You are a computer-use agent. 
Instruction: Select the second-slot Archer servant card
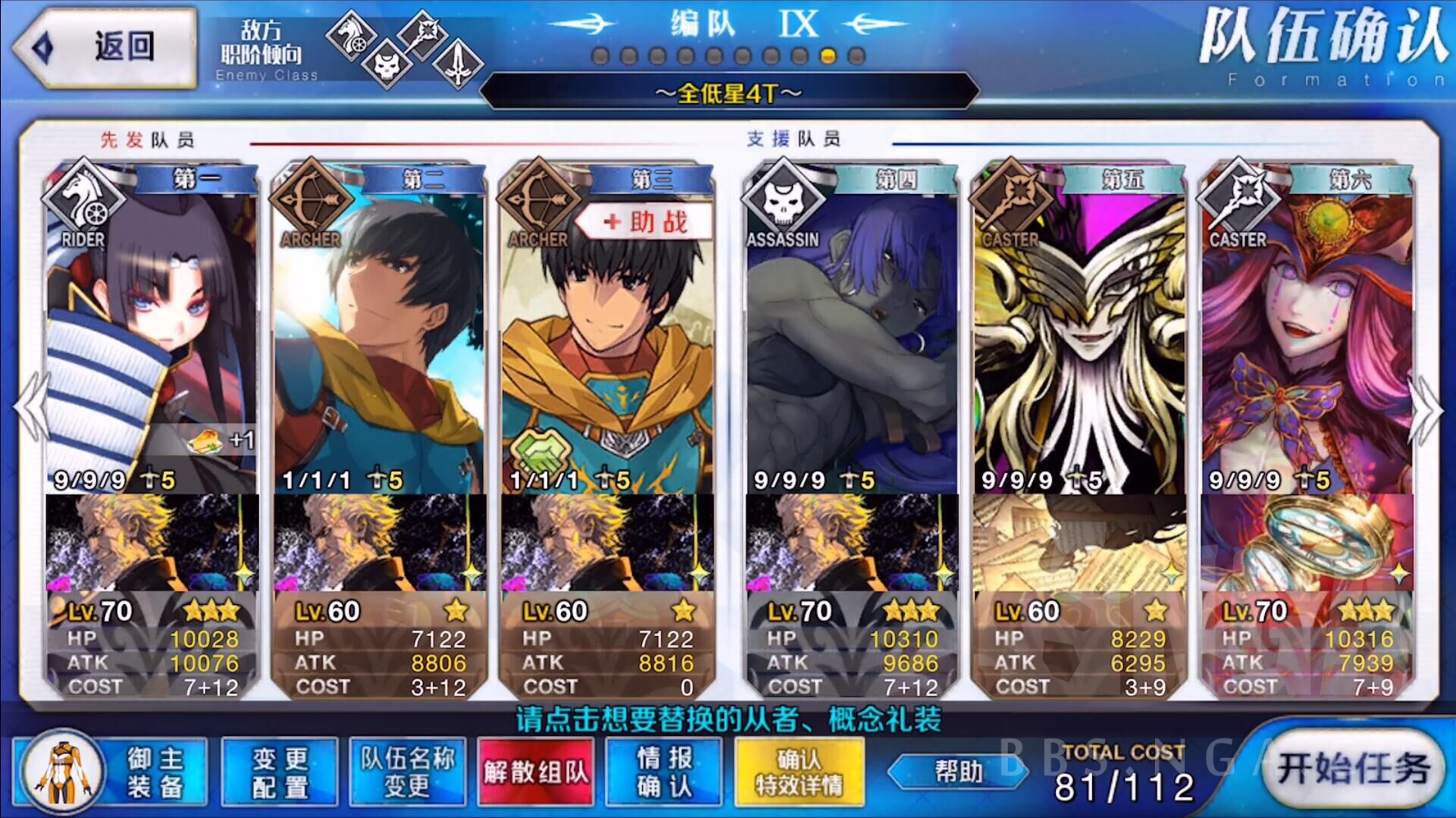tap(379, 334)
